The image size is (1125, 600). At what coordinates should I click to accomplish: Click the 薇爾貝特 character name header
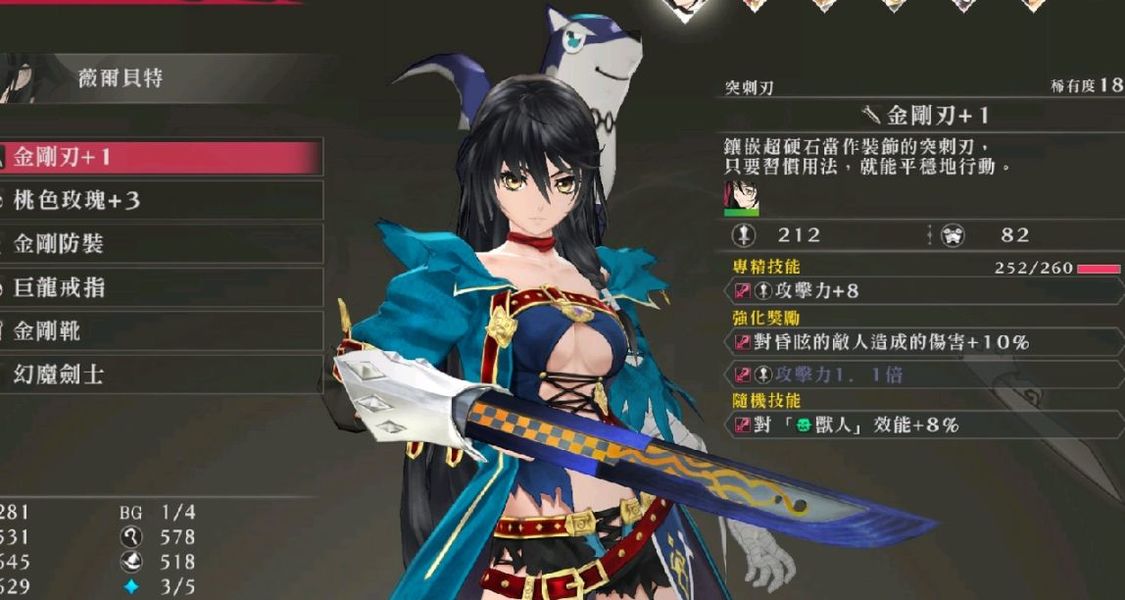(120, 78)
